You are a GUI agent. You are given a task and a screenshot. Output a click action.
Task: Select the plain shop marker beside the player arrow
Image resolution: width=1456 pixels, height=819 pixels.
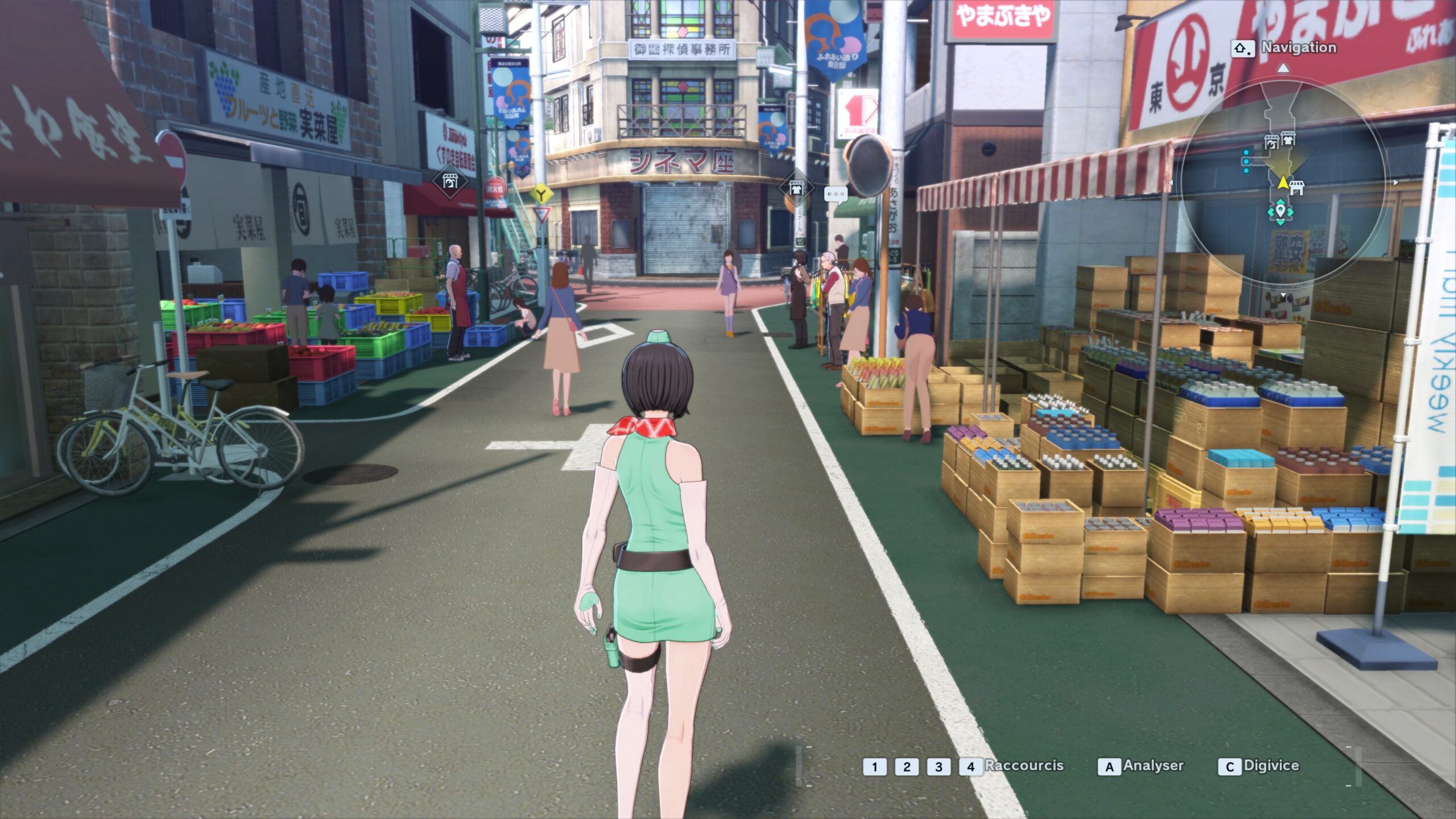coord(1297,187)
